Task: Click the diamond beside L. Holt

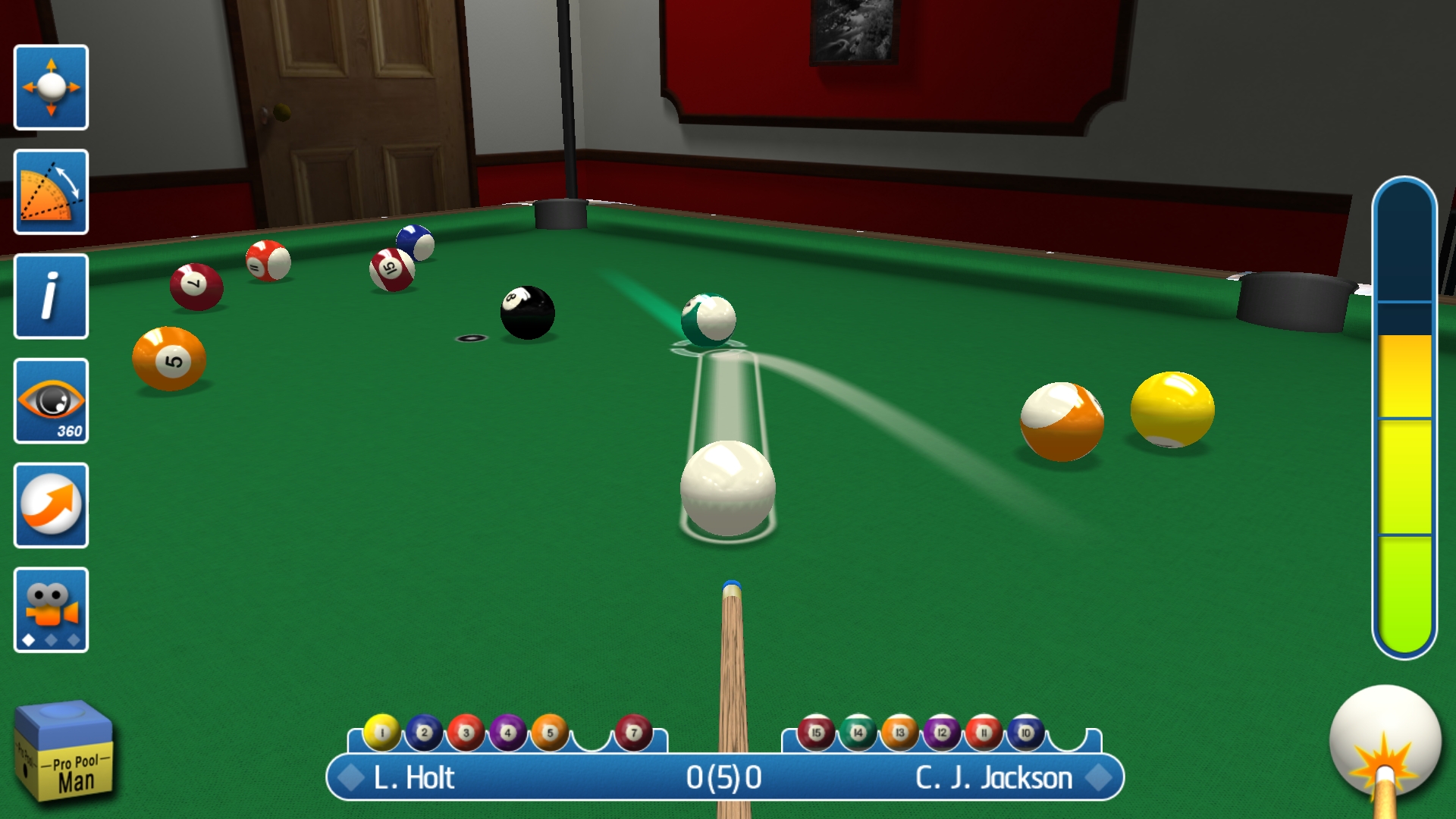Action: [x=353, y=778]
